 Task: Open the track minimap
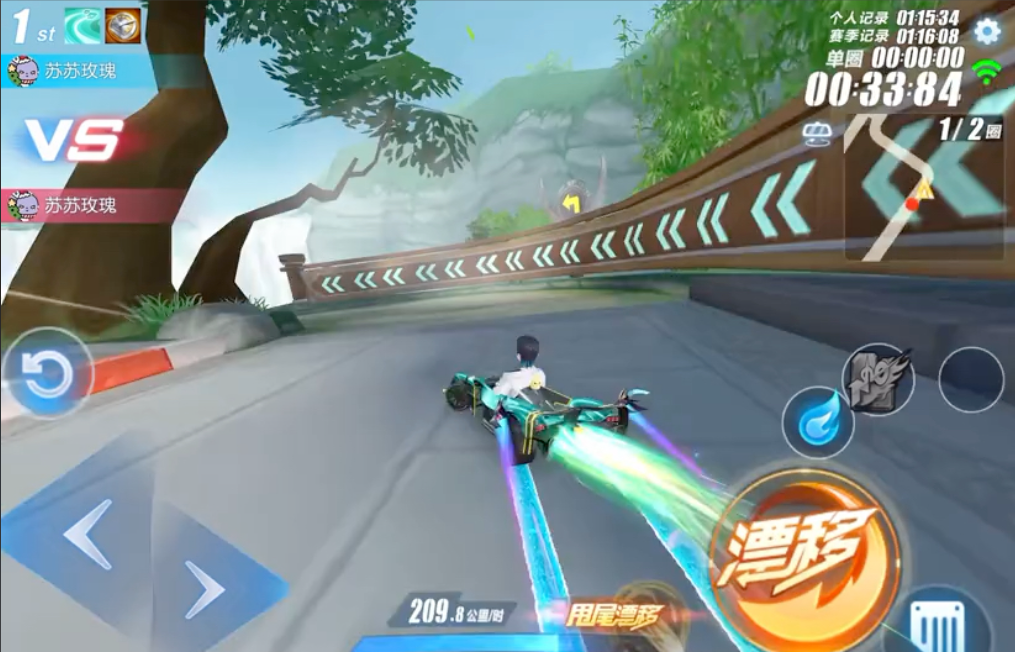pos(923,188)
